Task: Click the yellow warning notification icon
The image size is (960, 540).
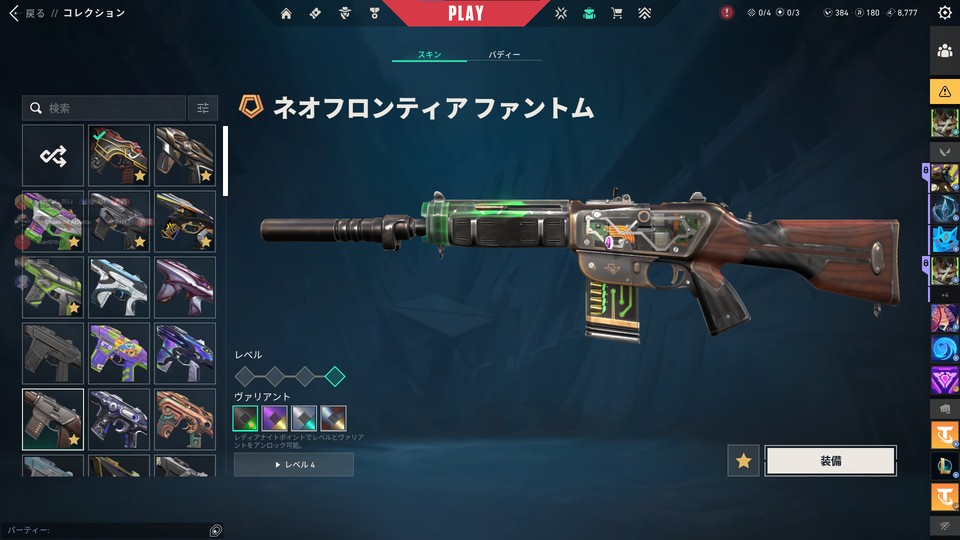Action: (x=945, y=92)
